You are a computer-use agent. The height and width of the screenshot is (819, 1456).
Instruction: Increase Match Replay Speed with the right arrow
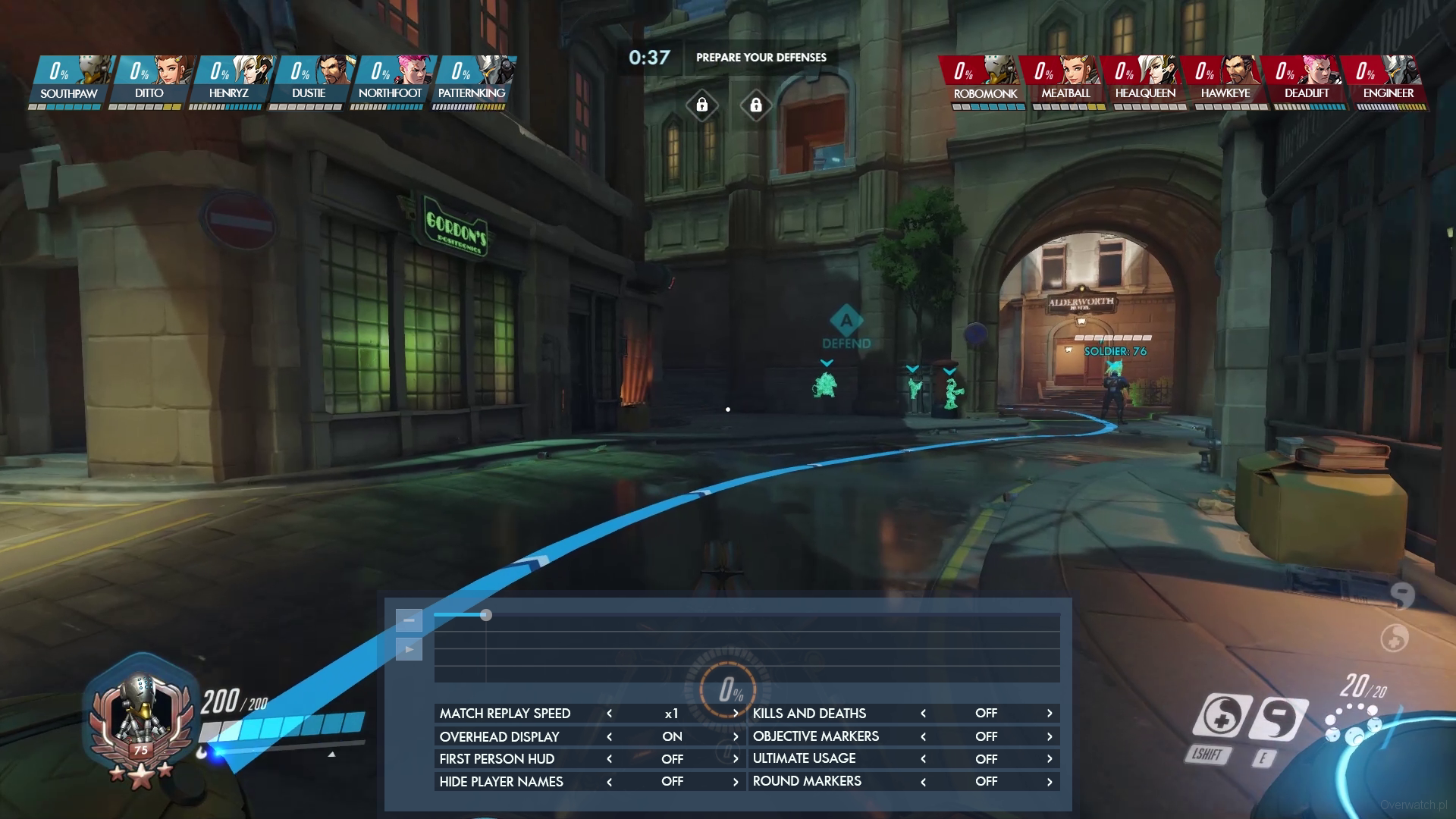point(735,714)
